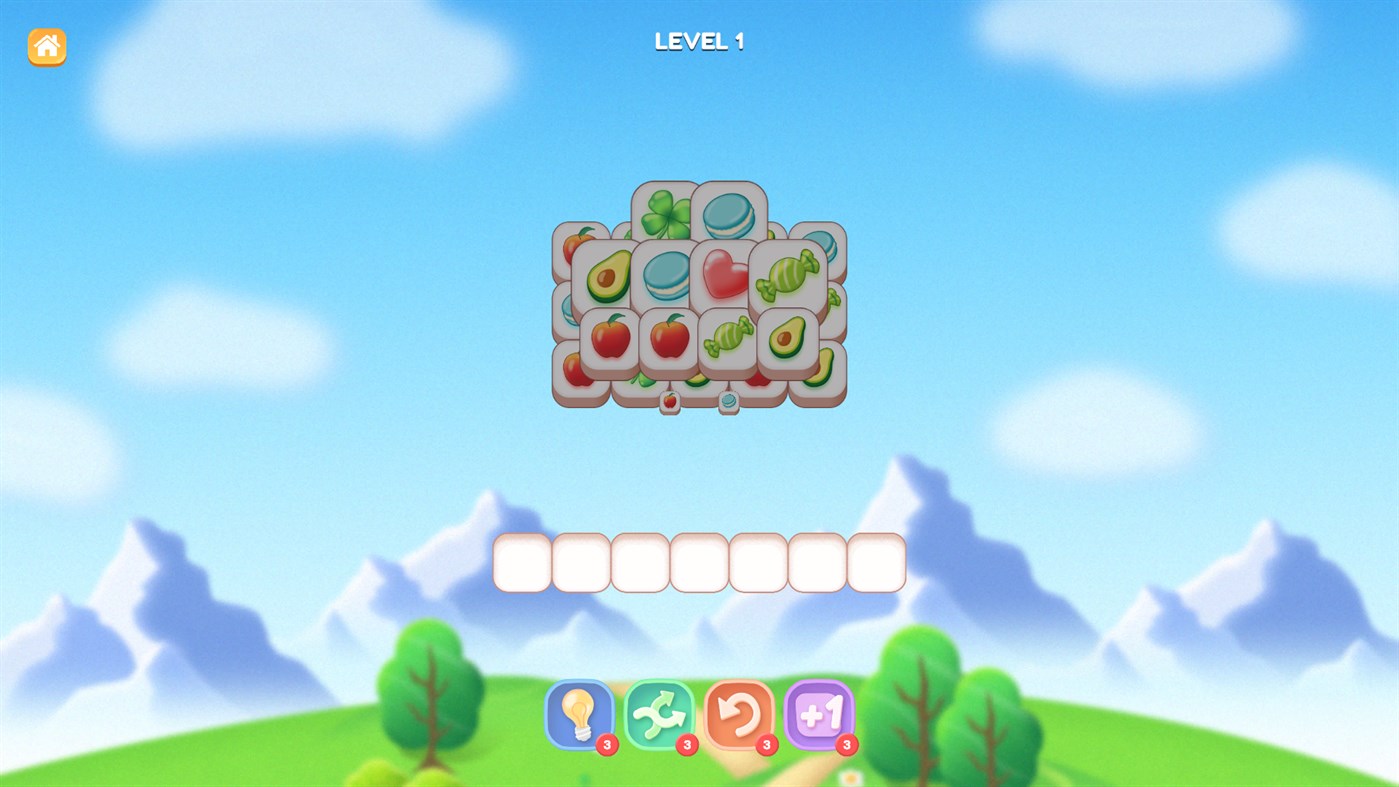Select the four-leaf clover tile
Image resolution: width=1399 pixels, height=787 pixels.
pyautogui.click(x=663, y=214)
